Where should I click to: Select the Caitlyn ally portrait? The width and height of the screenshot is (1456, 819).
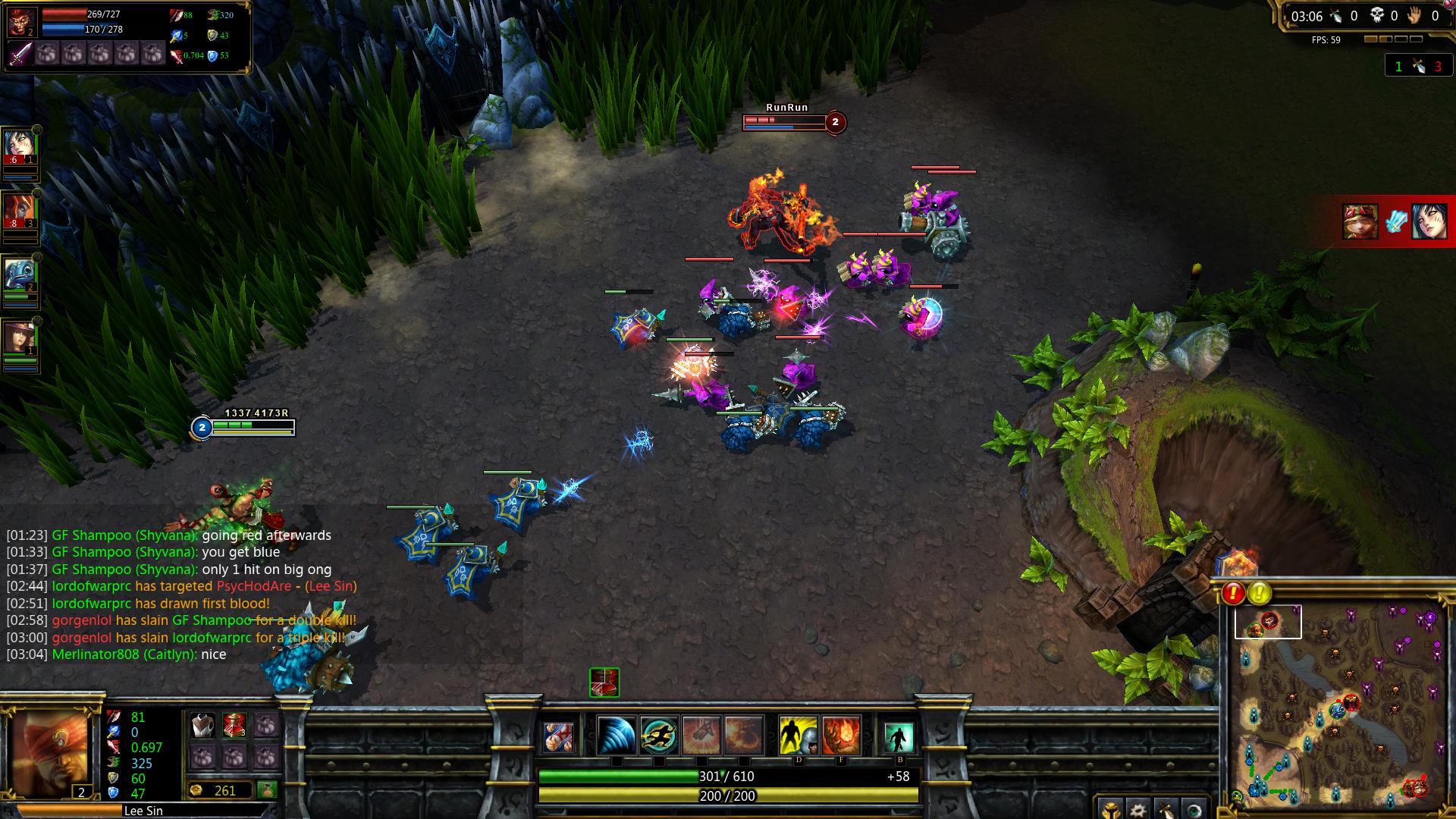pyautogui.click(x=20, y=339)
